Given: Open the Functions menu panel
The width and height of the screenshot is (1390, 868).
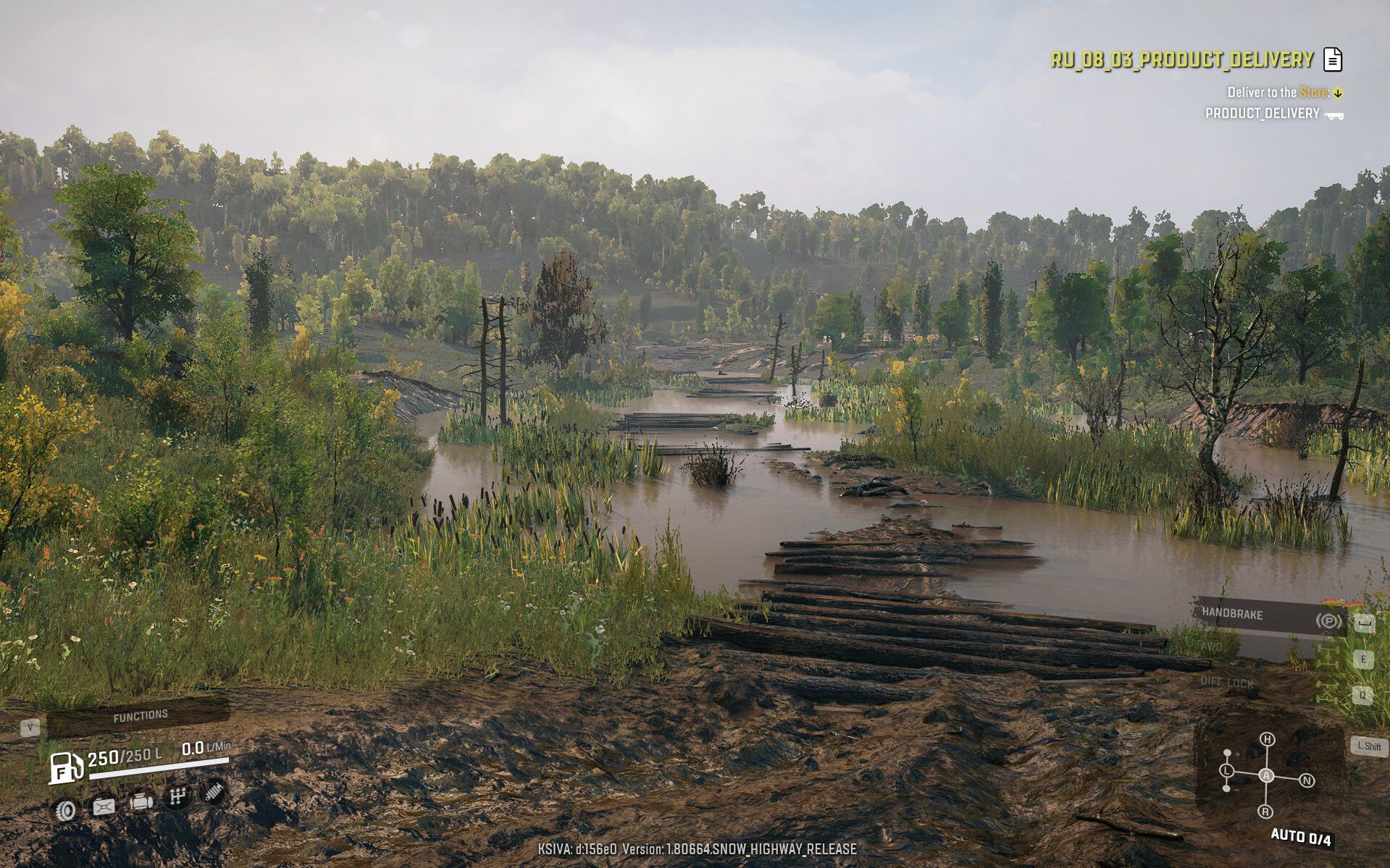Looking at the screenshot, I should pyautogui.click(x=139, y=716).
